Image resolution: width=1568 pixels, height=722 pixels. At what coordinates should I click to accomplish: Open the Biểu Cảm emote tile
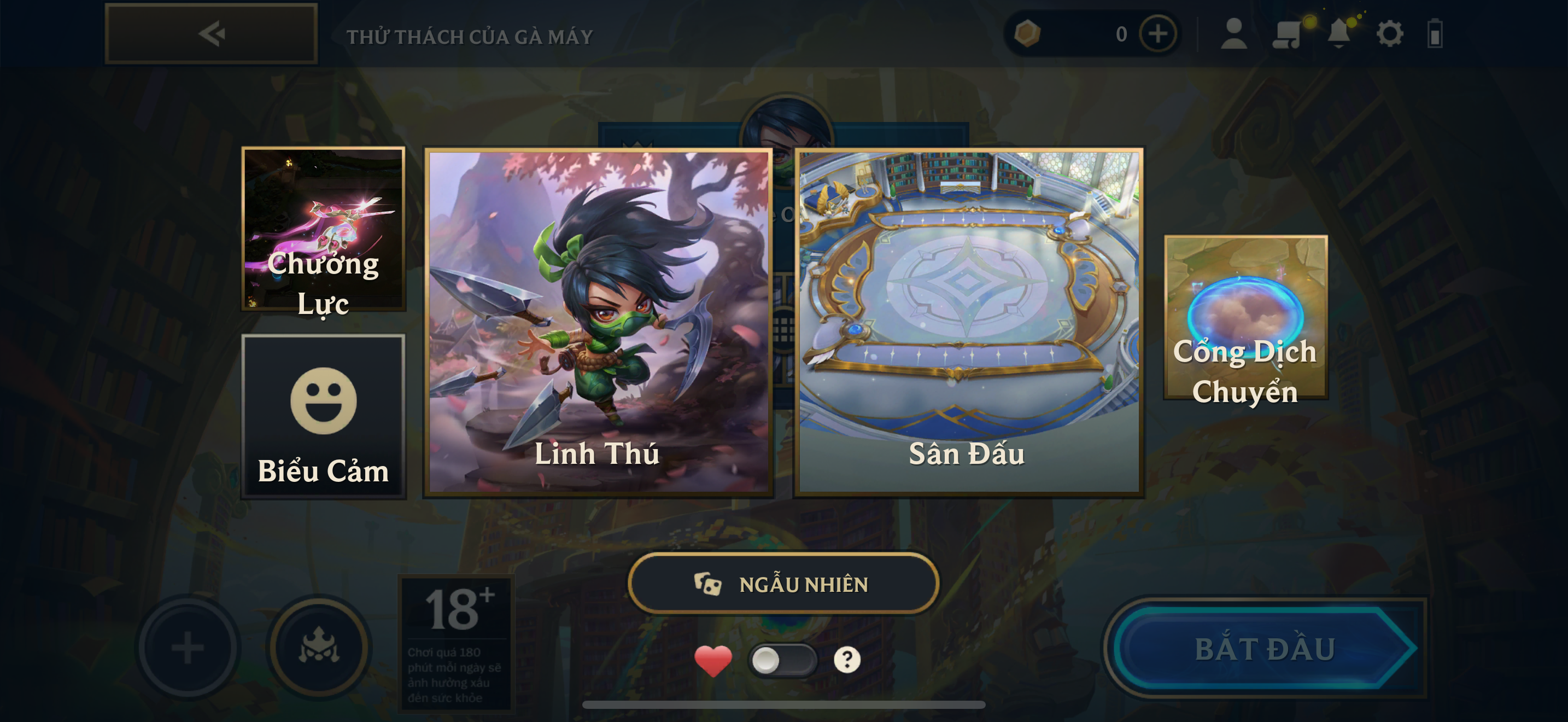pos(323,416)
